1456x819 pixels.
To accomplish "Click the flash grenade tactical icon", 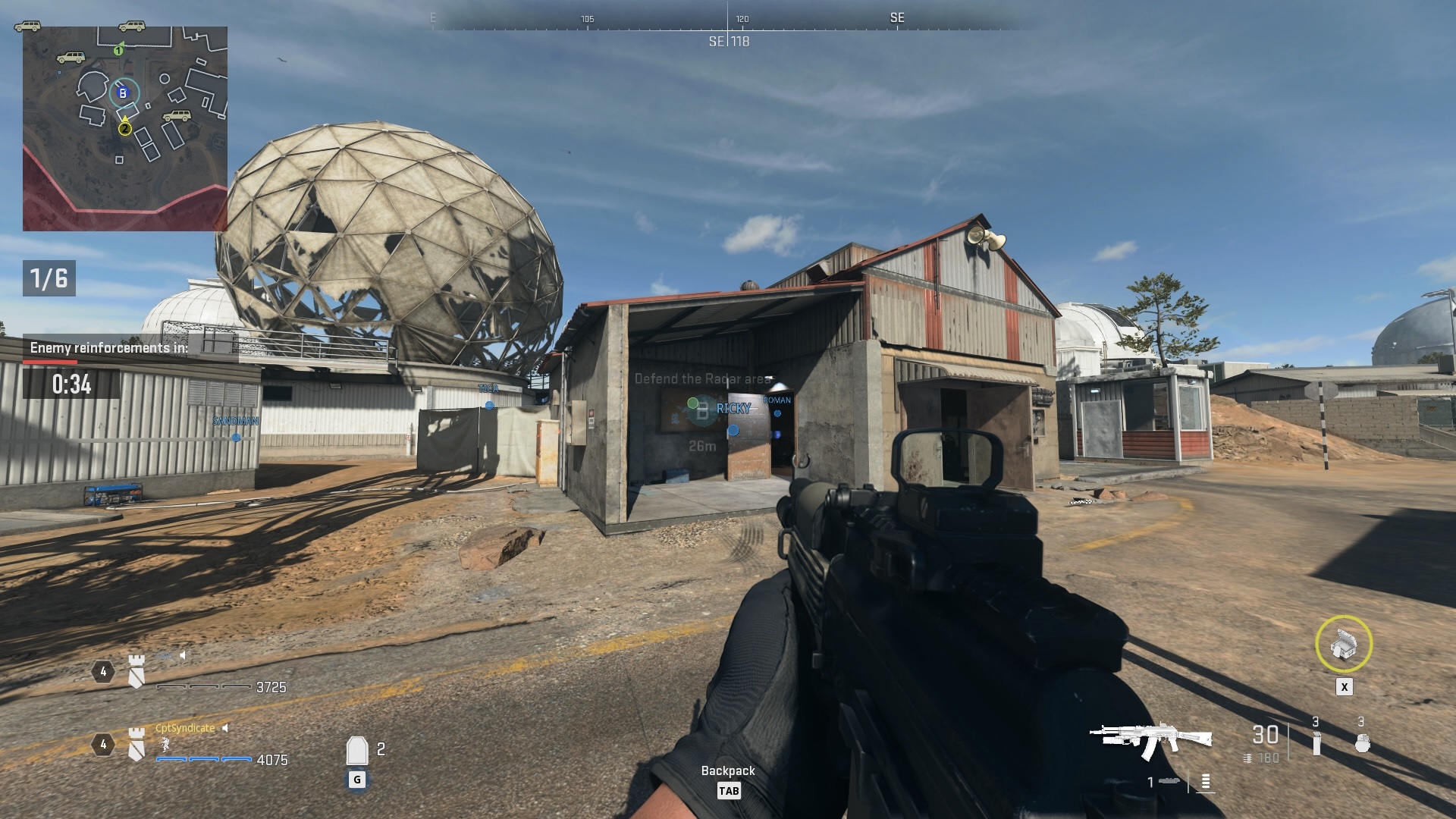I will click(x=1316, y=743).
